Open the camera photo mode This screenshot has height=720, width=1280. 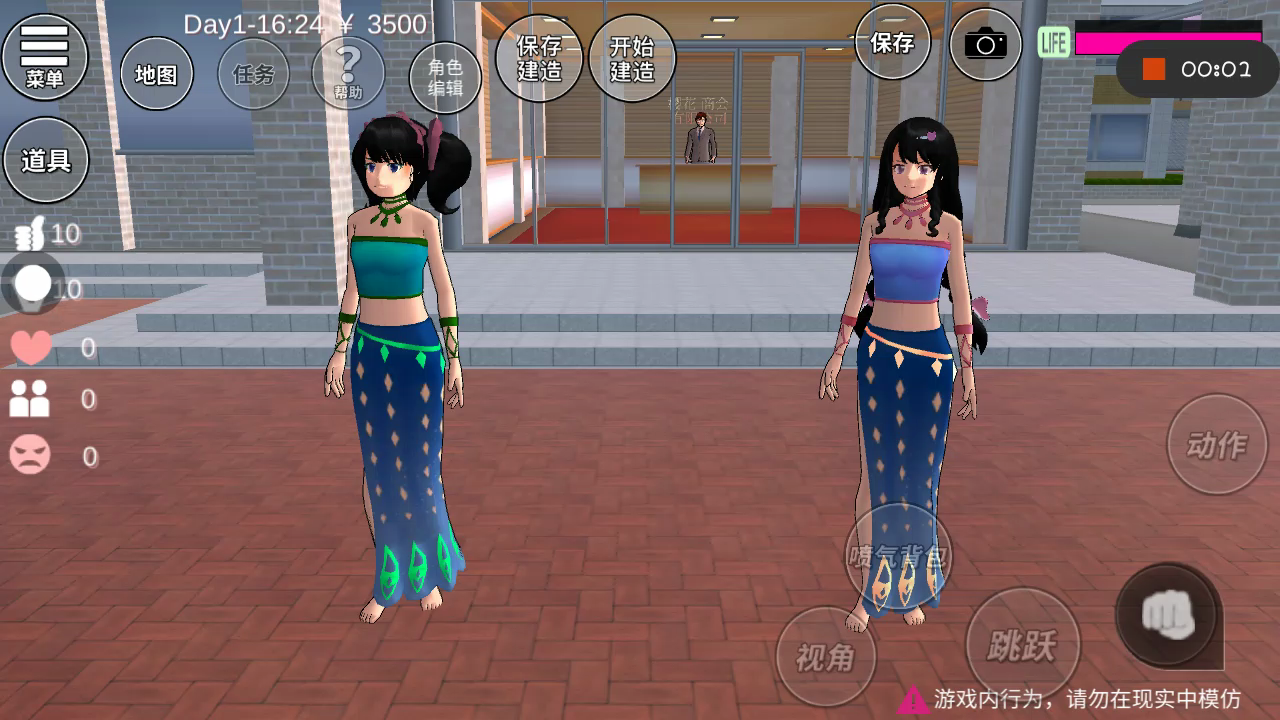coord(985,44)
